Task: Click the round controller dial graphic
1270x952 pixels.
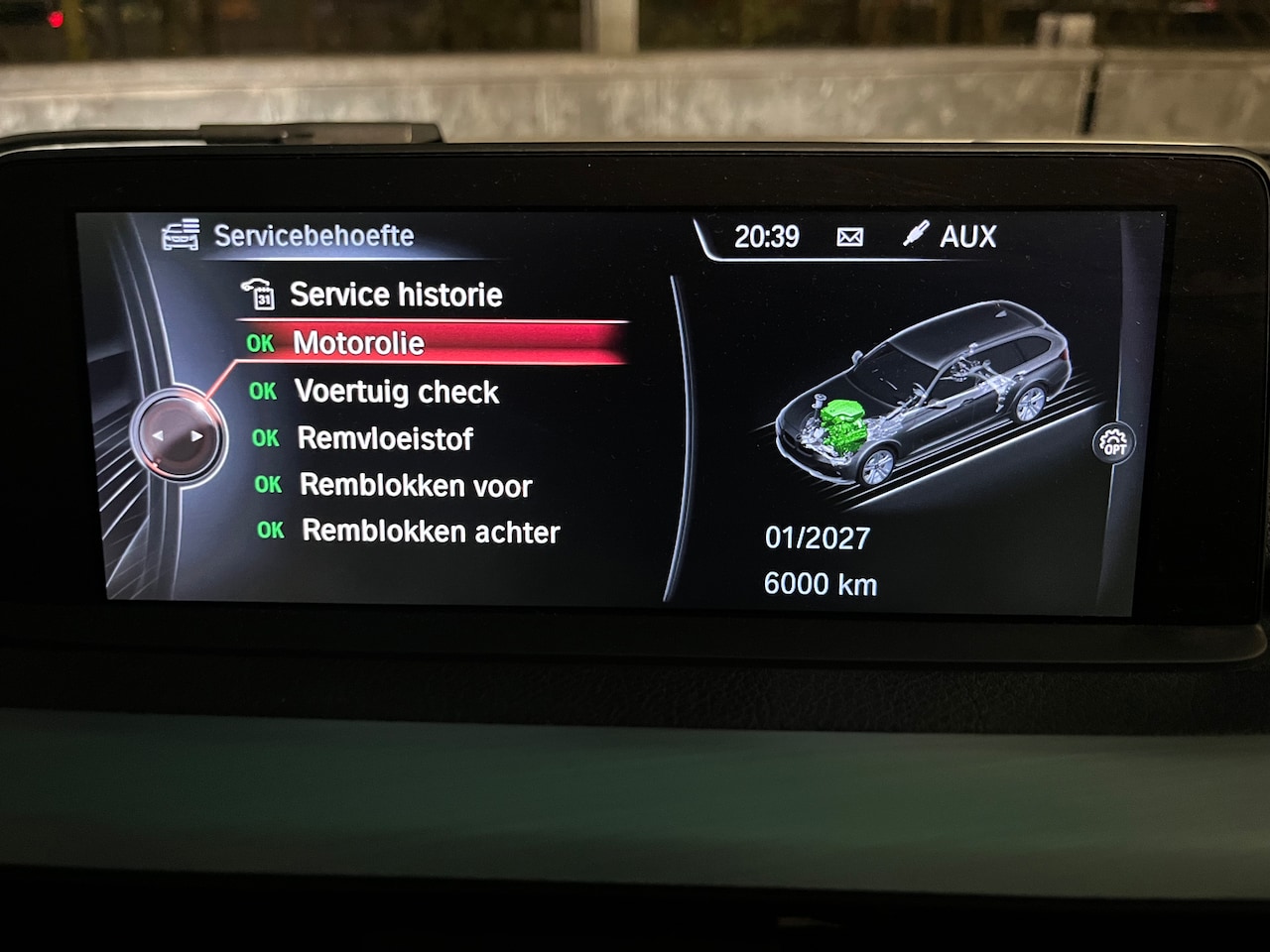Action: point(177,435)
